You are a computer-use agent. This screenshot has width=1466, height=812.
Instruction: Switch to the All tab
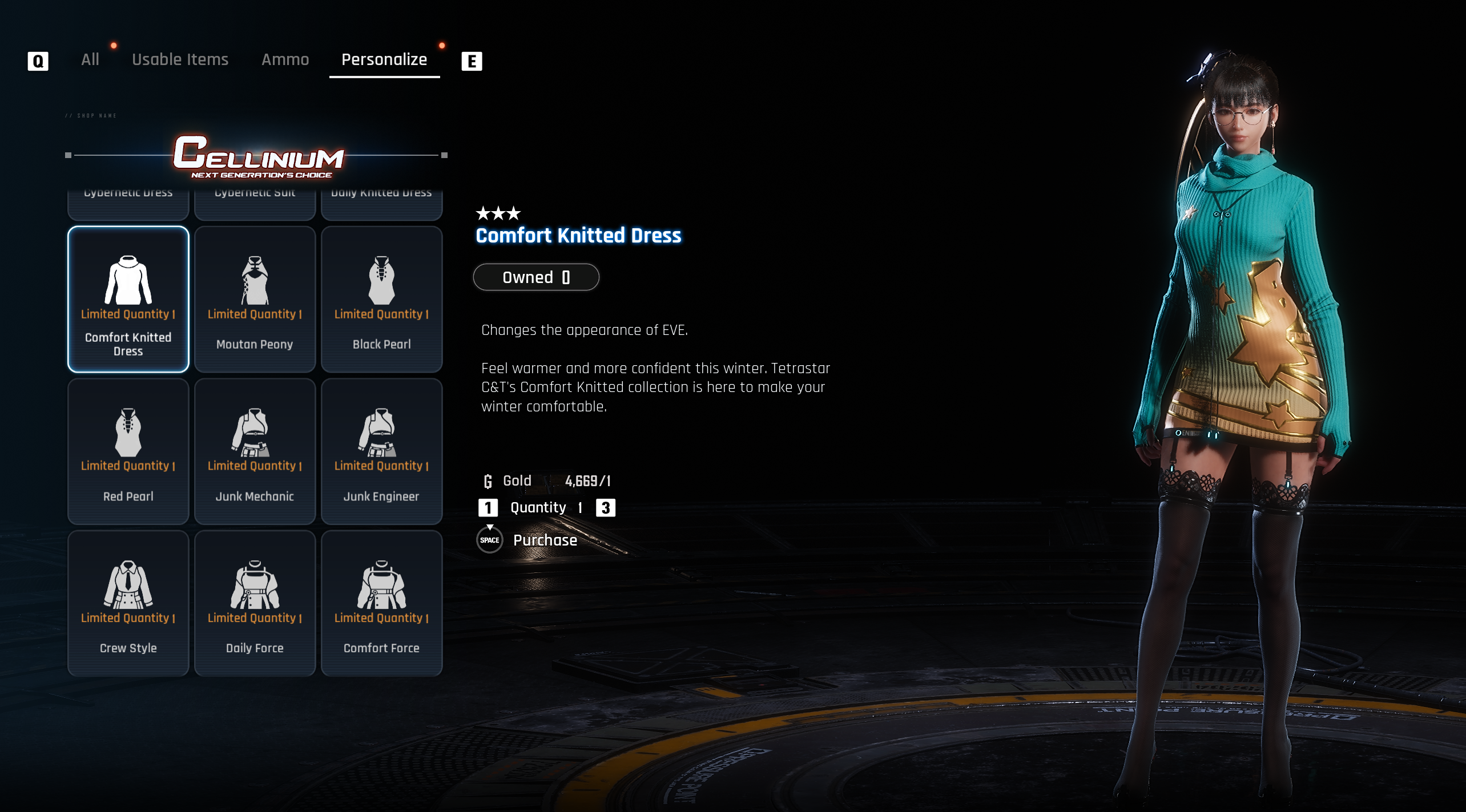(x=90, y=60)
